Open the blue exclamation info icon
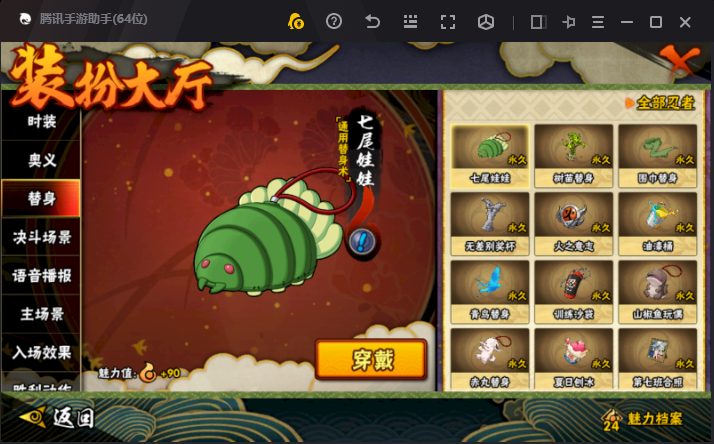 pos(362,241)
